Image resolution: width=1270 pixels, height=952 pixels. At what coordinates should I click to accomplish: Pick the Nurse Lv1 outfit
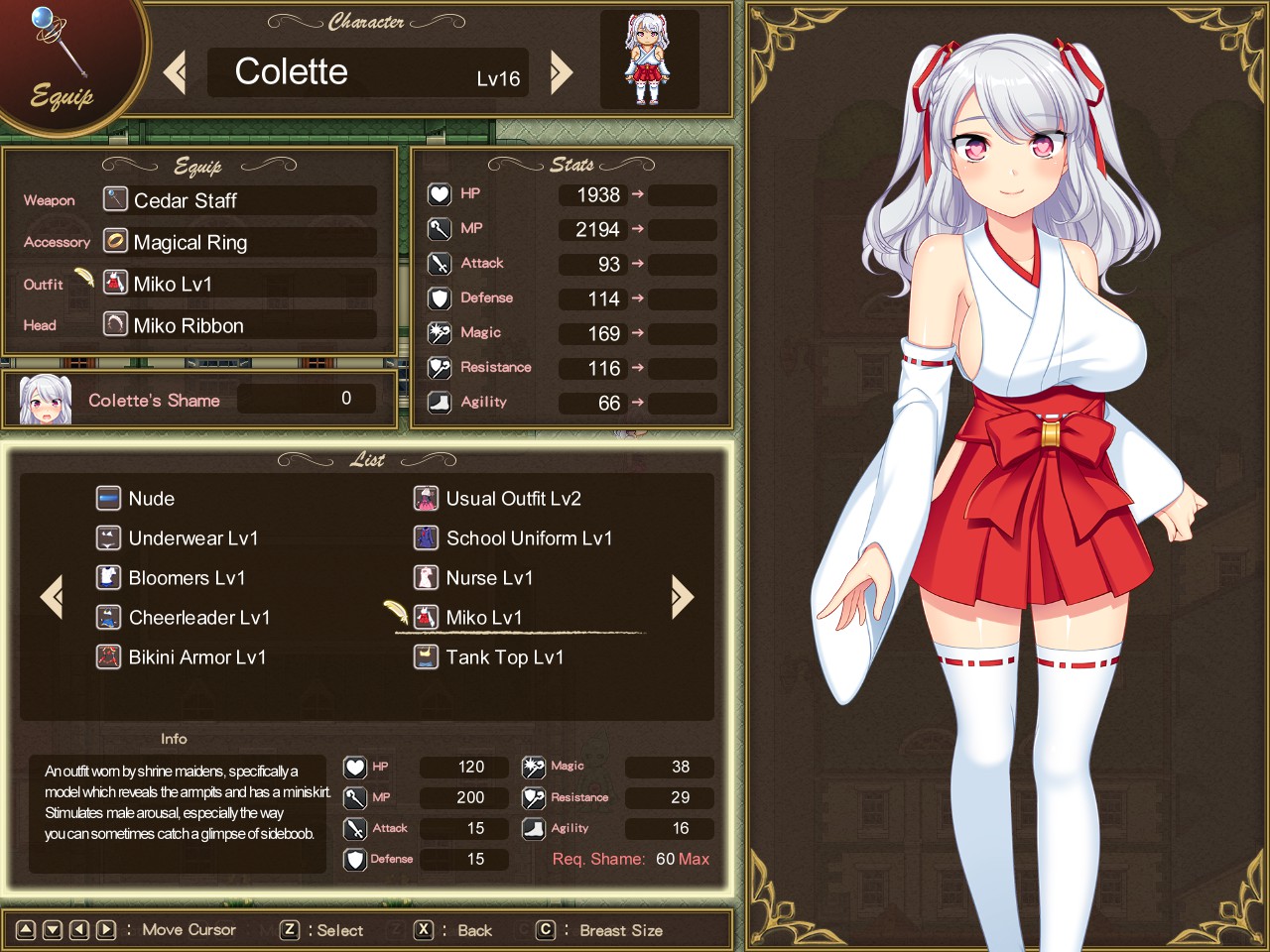488,578
